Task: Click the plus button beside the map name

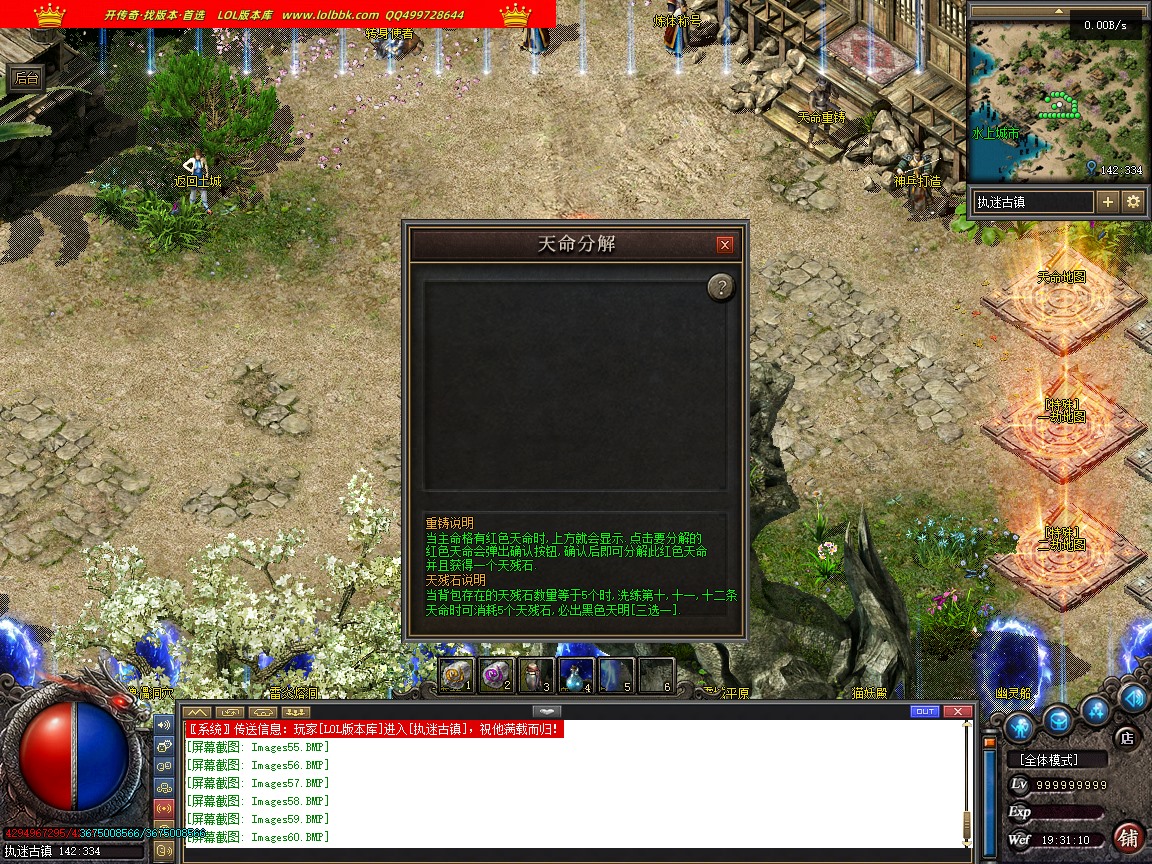Action: pos(1108,202)
